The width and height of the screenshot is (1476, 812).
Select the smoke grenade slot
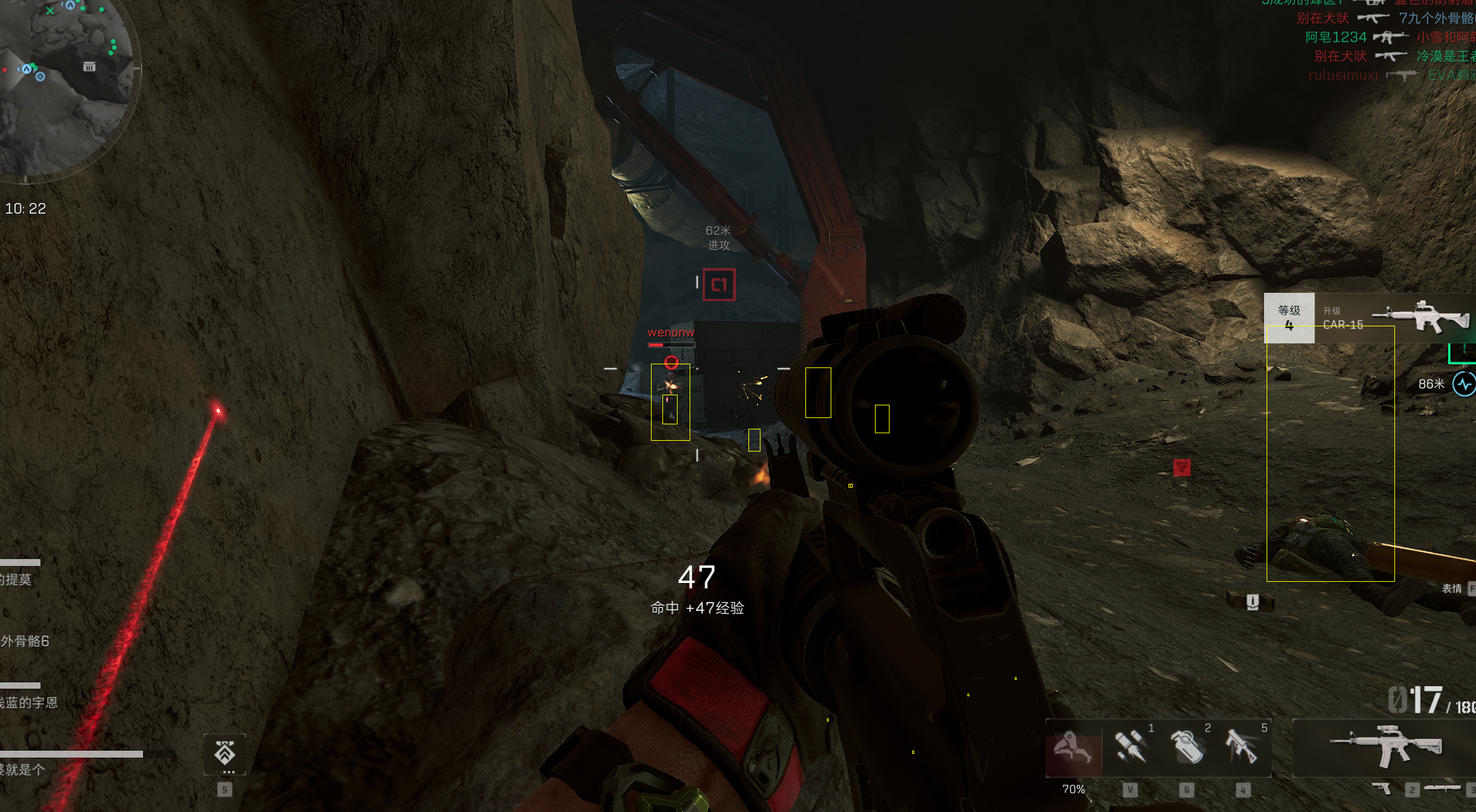coord(1187,747)
